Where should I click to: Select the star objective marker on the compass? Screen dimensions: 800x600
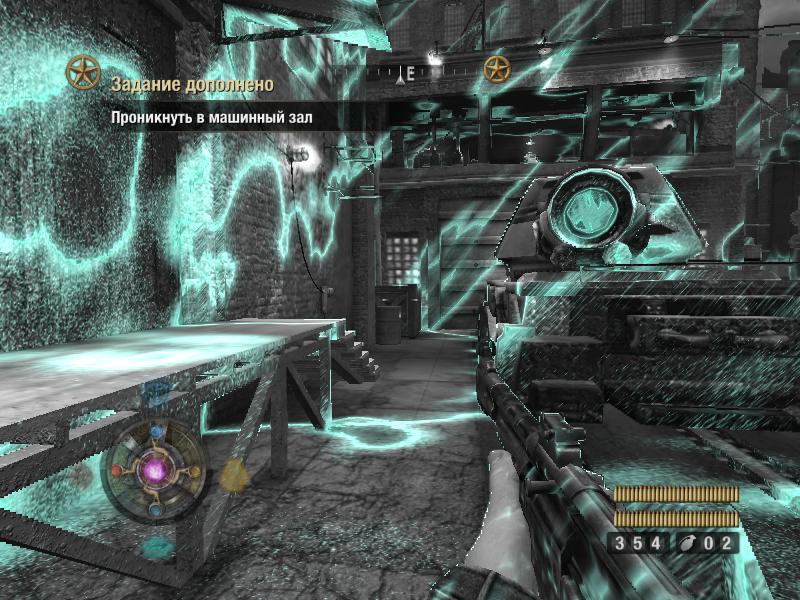point(497,69)
